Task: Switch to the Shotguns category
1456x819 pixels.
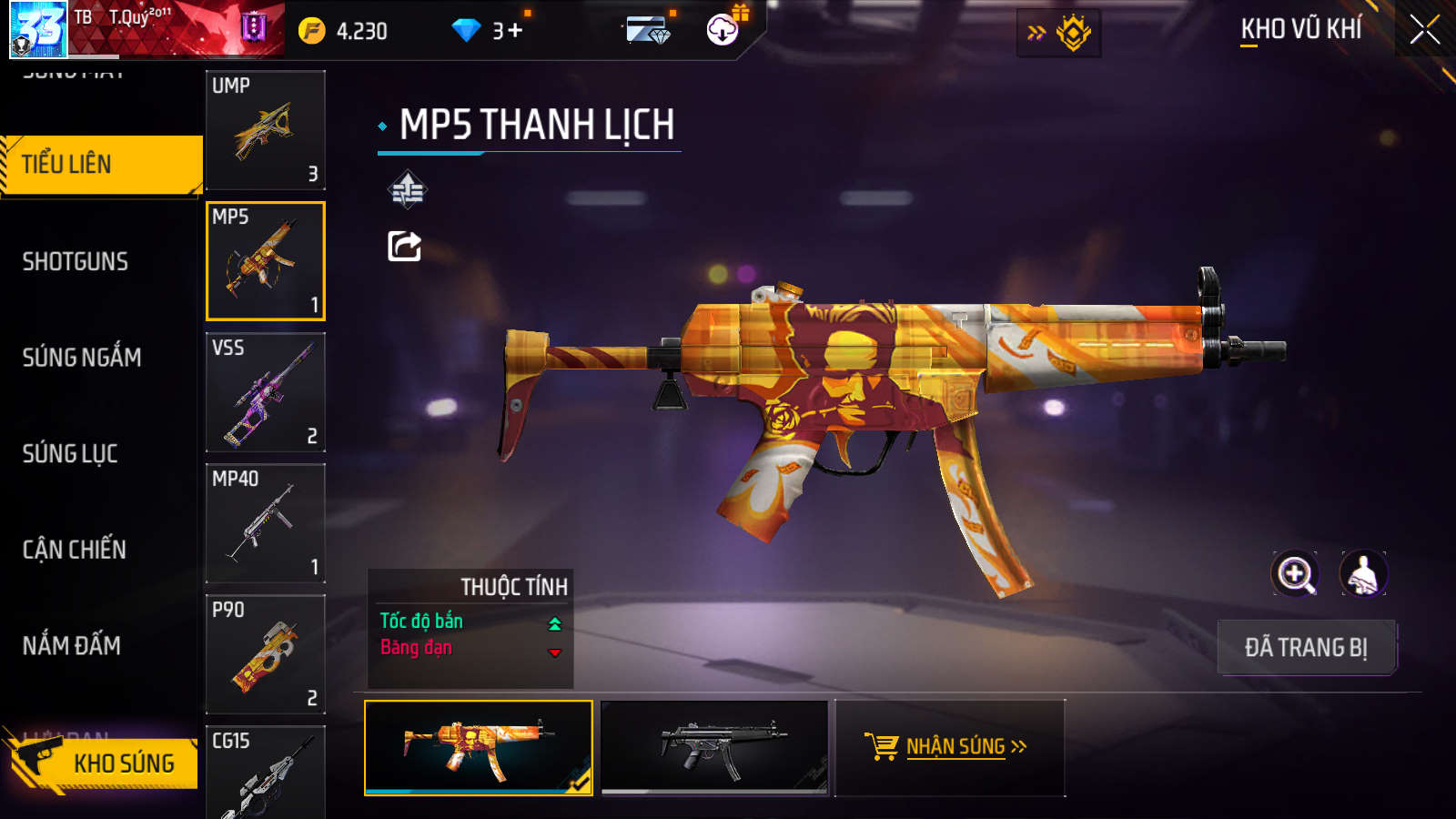Action: 76,262
